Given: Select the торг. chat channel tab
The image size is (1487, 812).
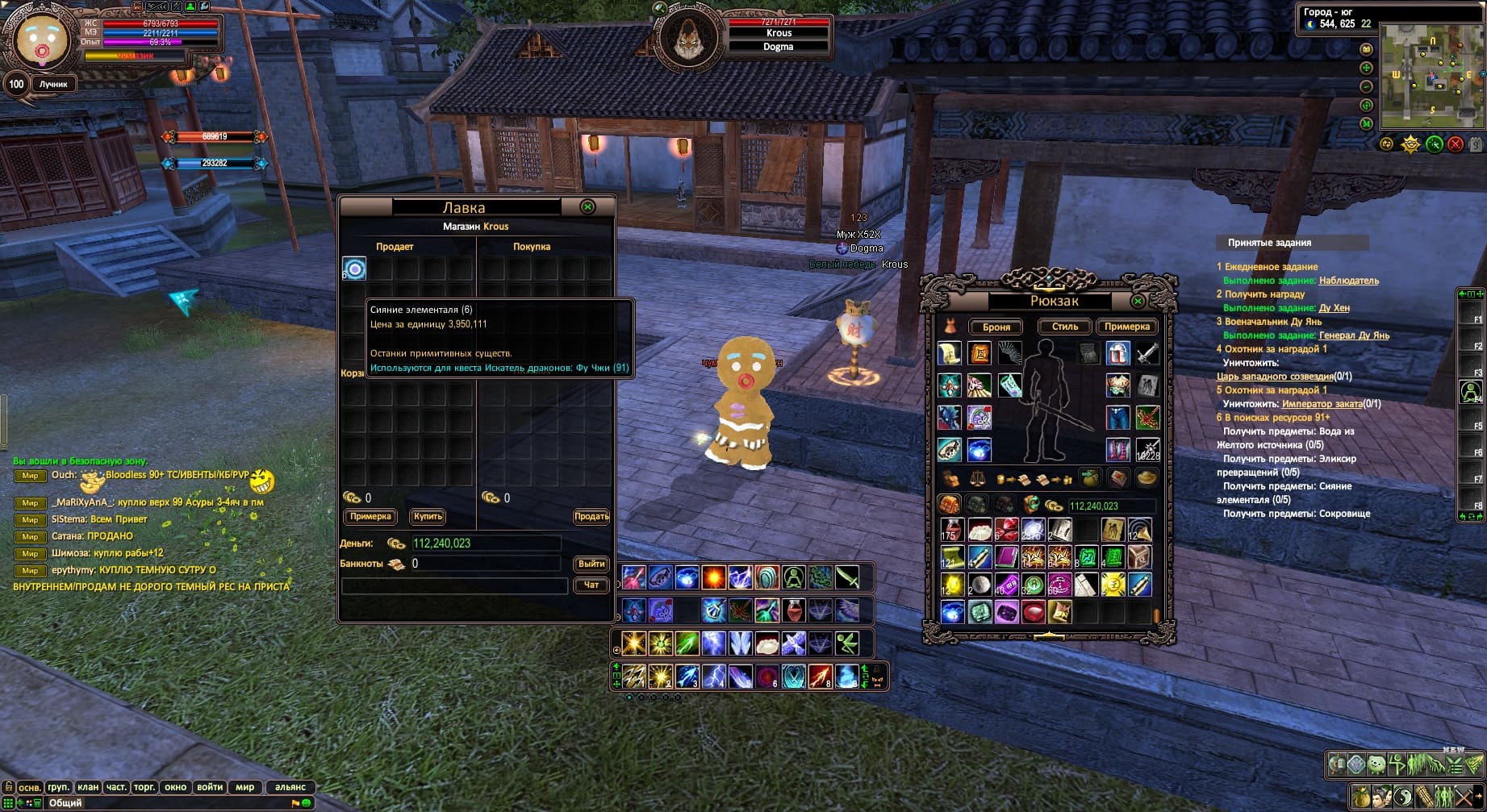Looking at the screenshot, I should click(x=144, y=787).
